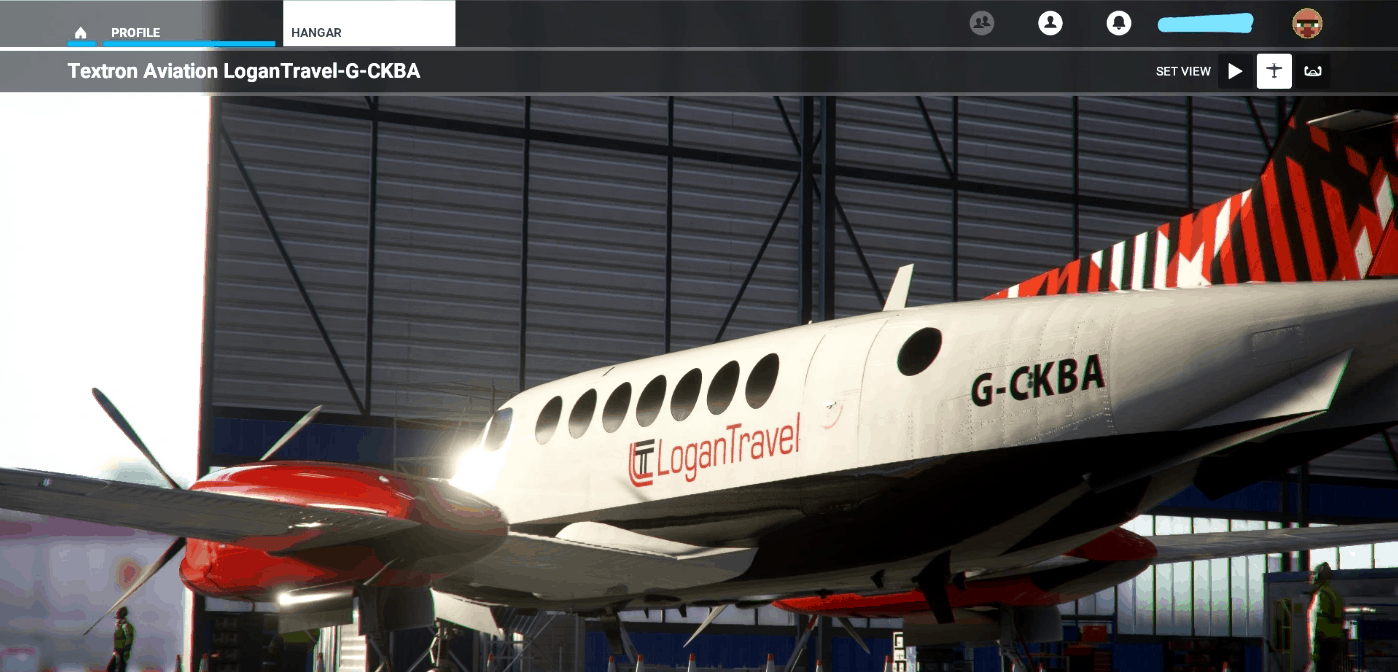Choose the exterior airplane view button

tap(1274, 71)
